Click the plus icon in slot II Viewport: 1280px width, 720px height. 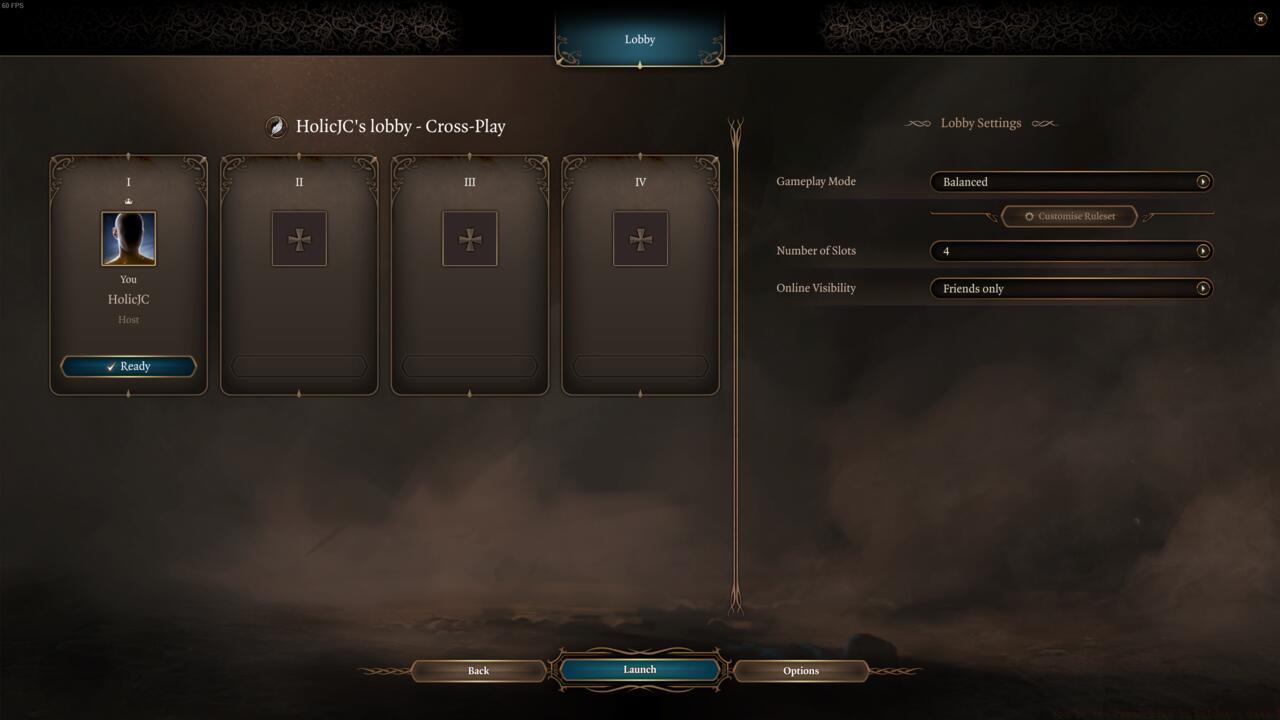click(x=298, y=238)
